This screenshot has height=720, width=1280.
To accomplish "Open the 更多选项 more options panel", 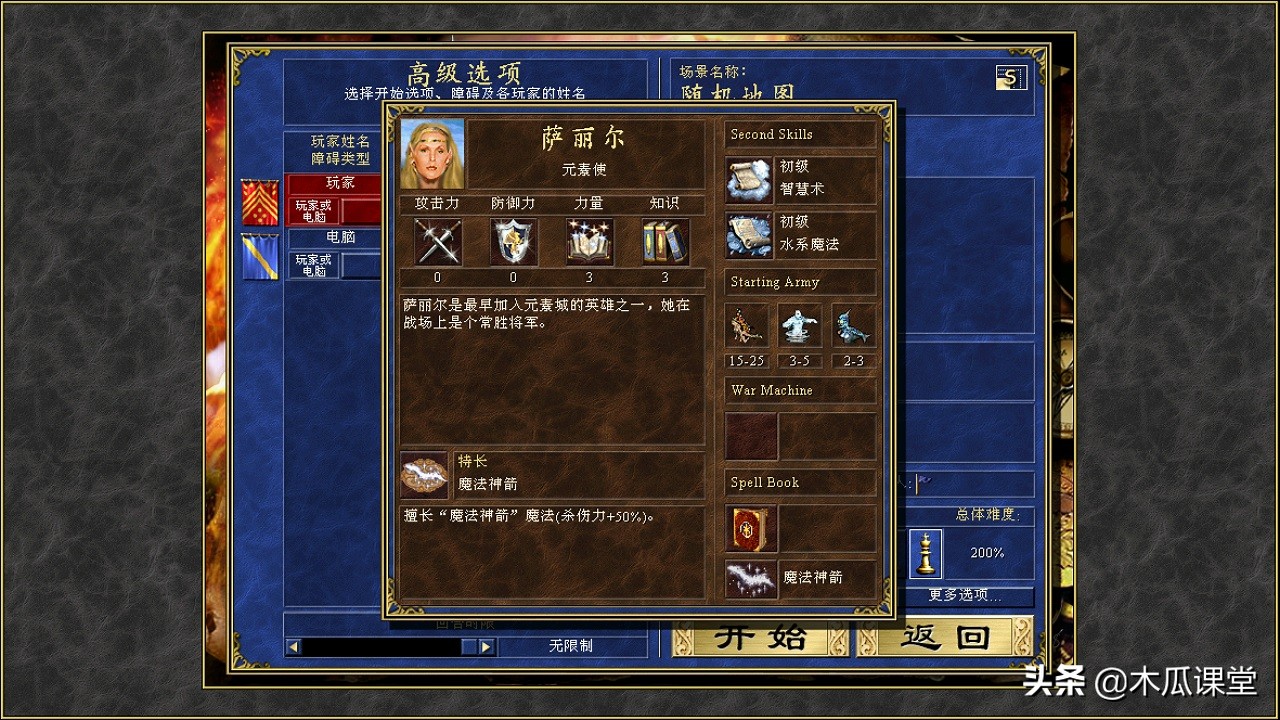I will tap(962, 597).
